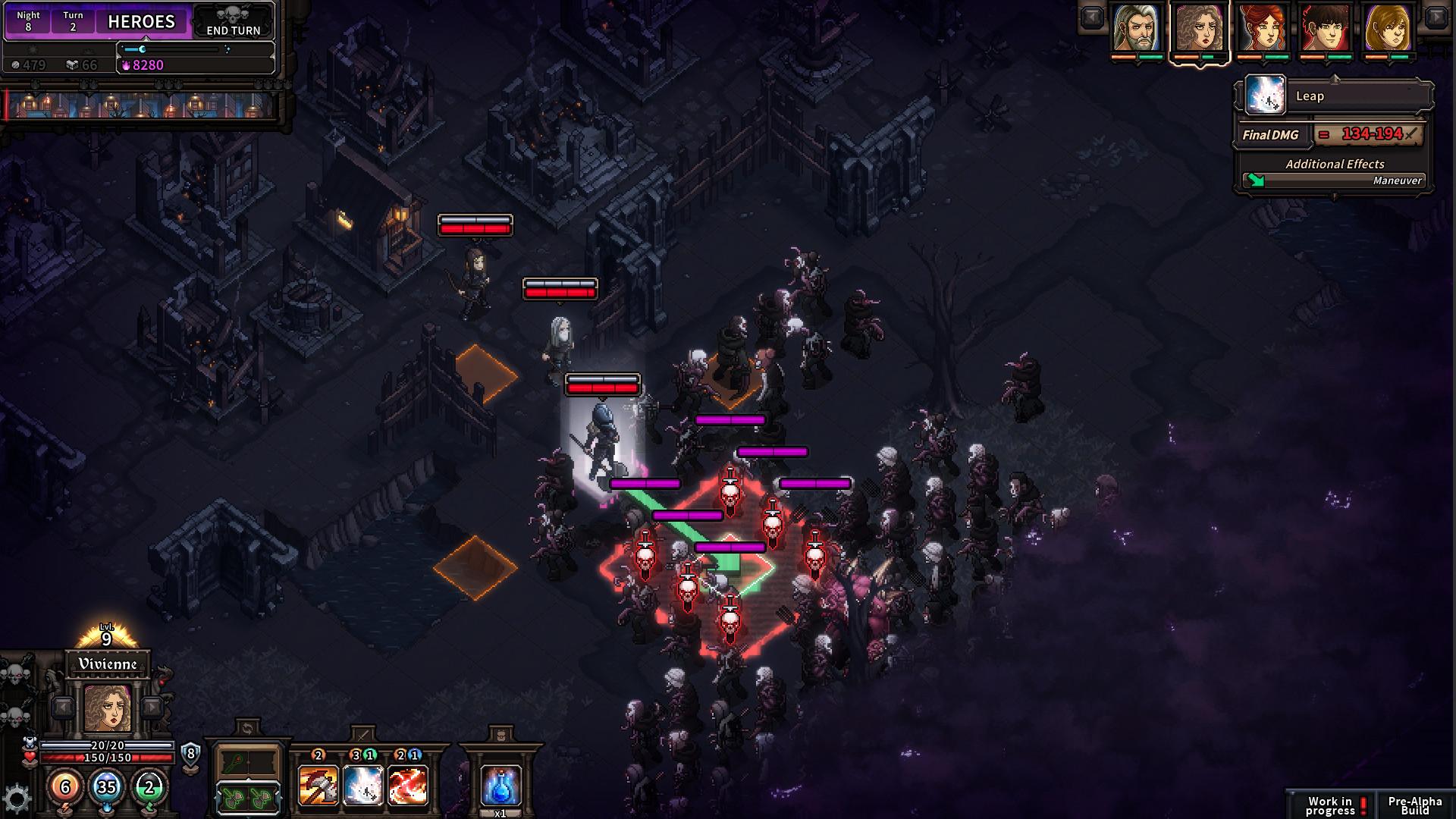Click Vivienne's shield value badge

tap(190, 755)
